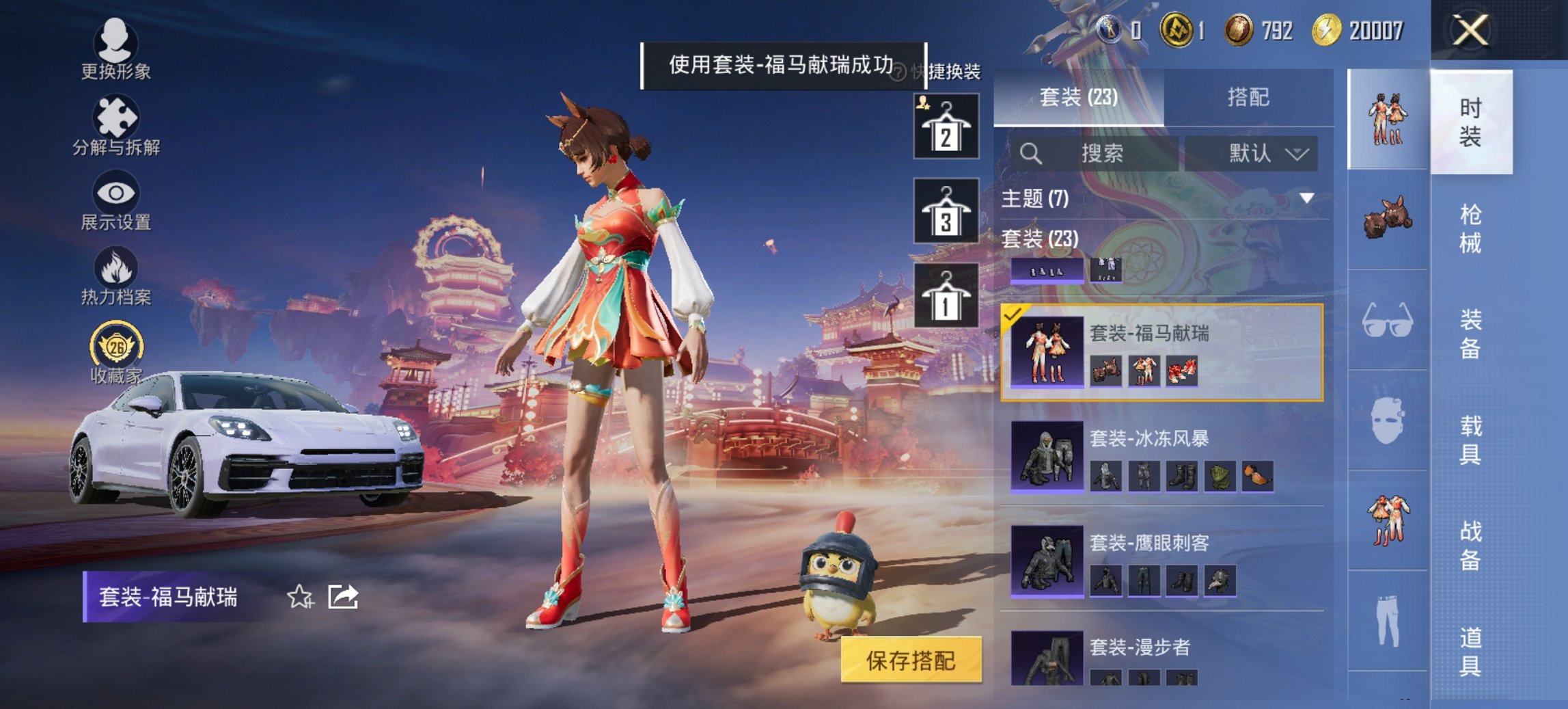Select quick-change hanger slot 2
1568x709 pixels.
point(948,126)
